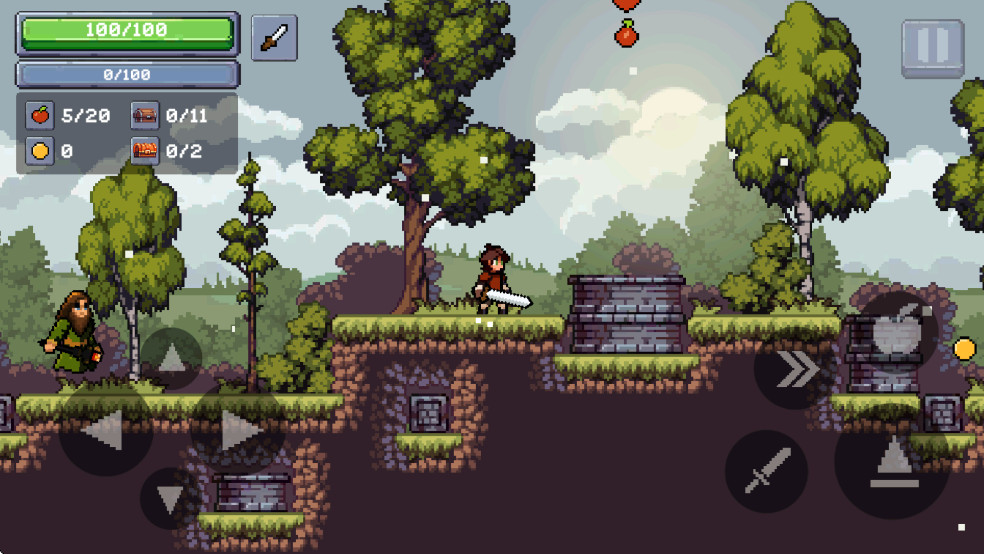984x554 pixels.
Task: Move left with the left arrow pad
Action: coord(105,430)
